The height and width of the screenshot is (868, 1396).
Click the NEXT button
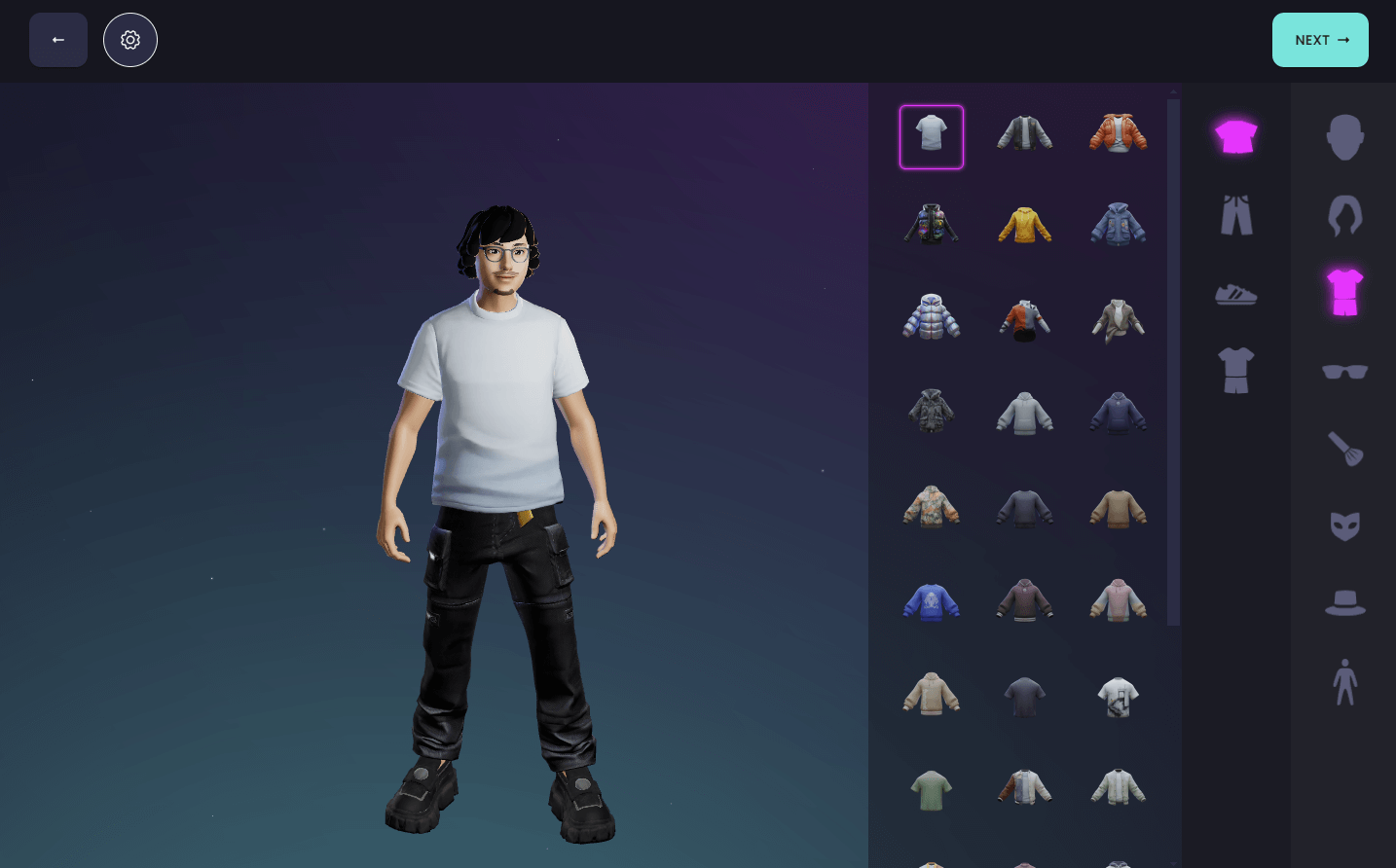coord(1319,40)
